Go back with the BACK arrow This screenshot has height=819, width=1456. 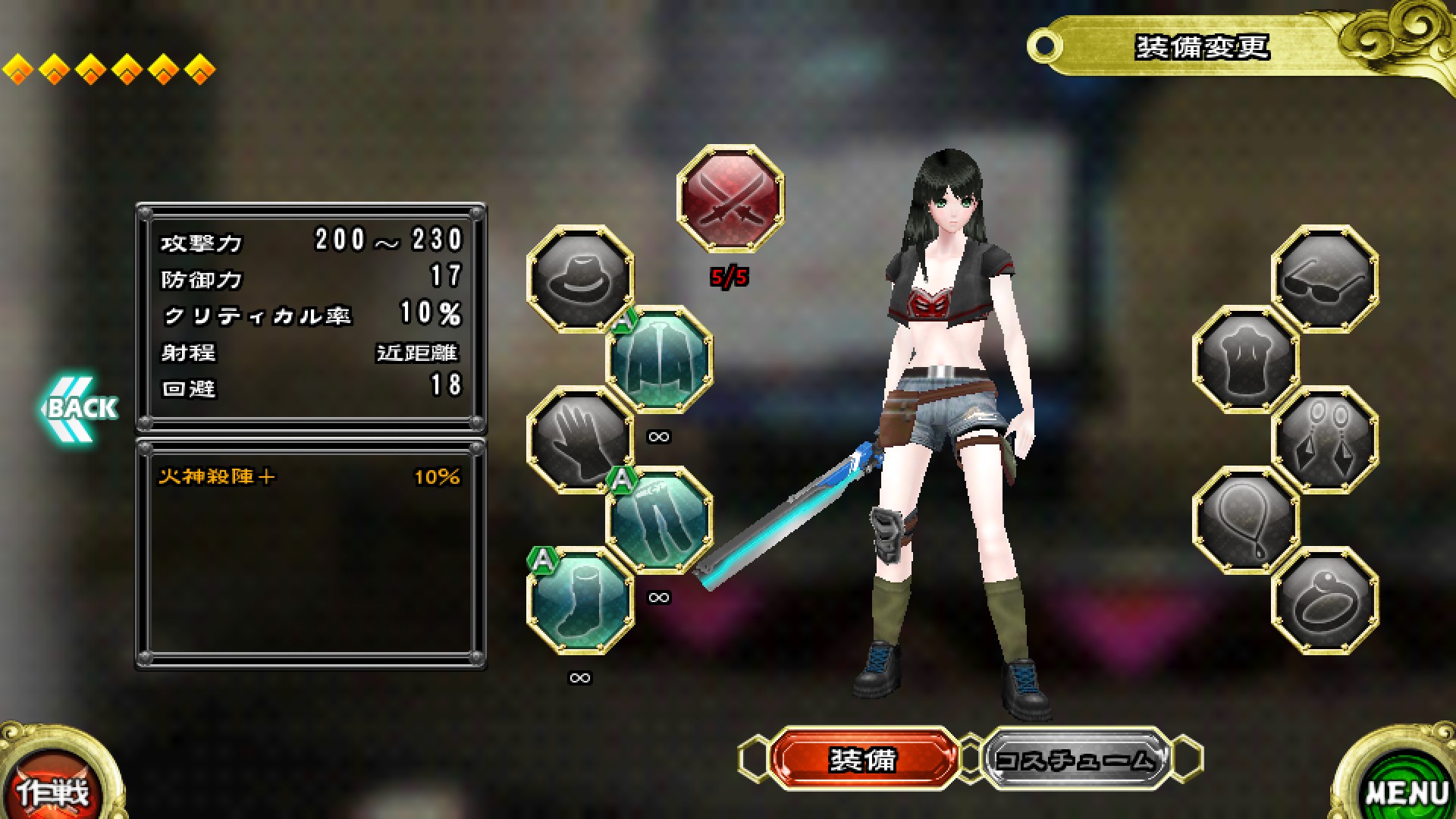pyautogui.click(x=76, y=408)
